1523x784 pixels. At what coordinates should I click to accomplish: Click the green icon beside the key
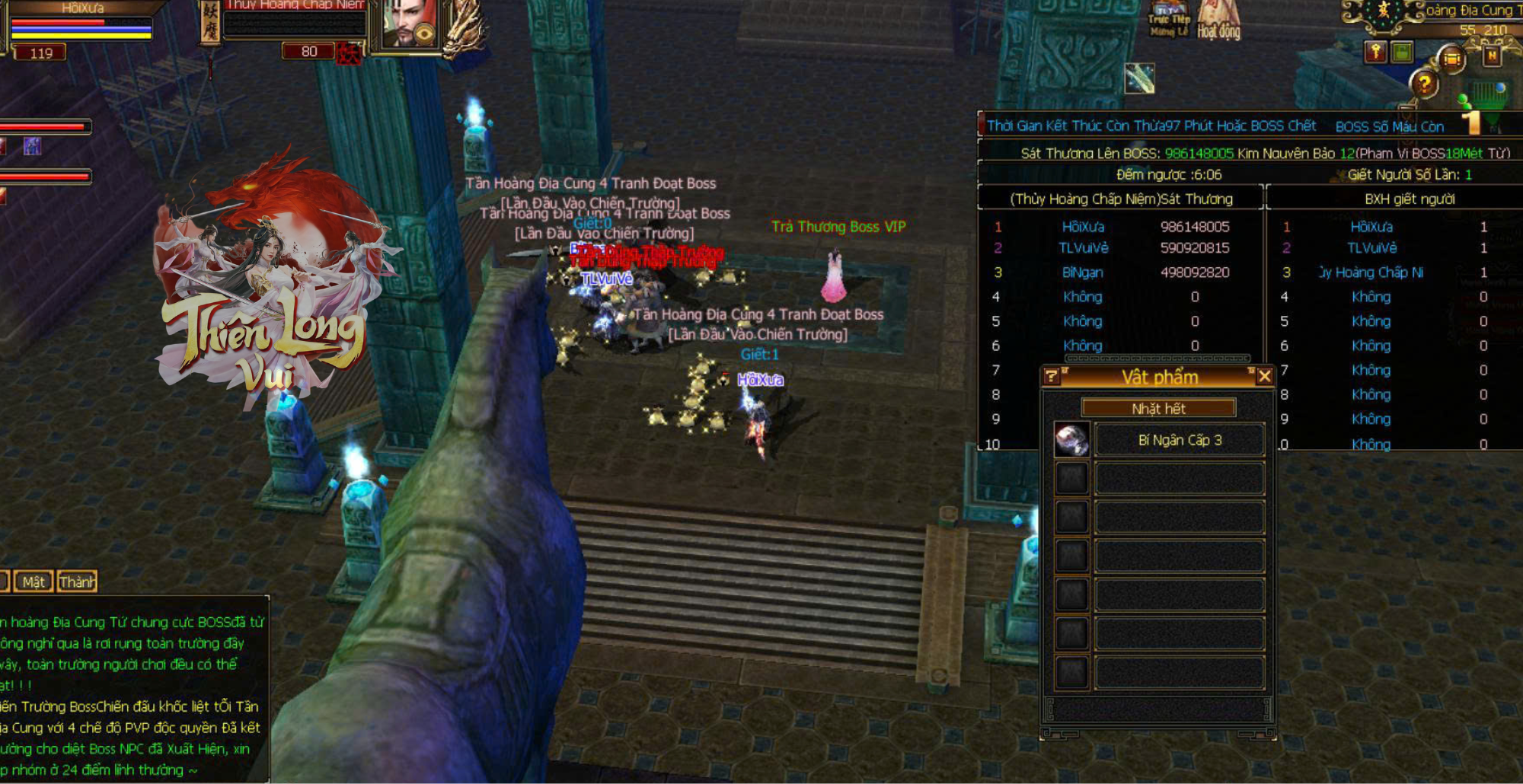click(1402, 53)
